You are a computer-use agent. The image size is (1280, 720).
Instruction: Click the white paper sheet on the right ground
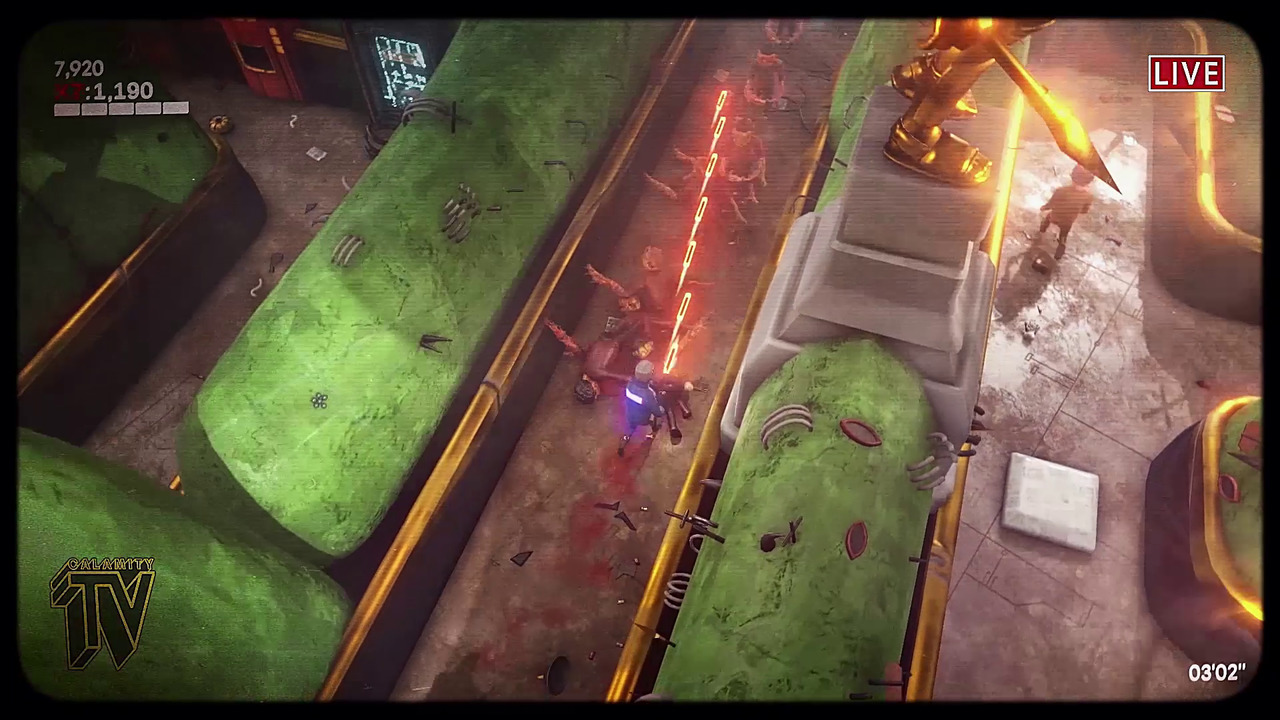point(1050,495)
